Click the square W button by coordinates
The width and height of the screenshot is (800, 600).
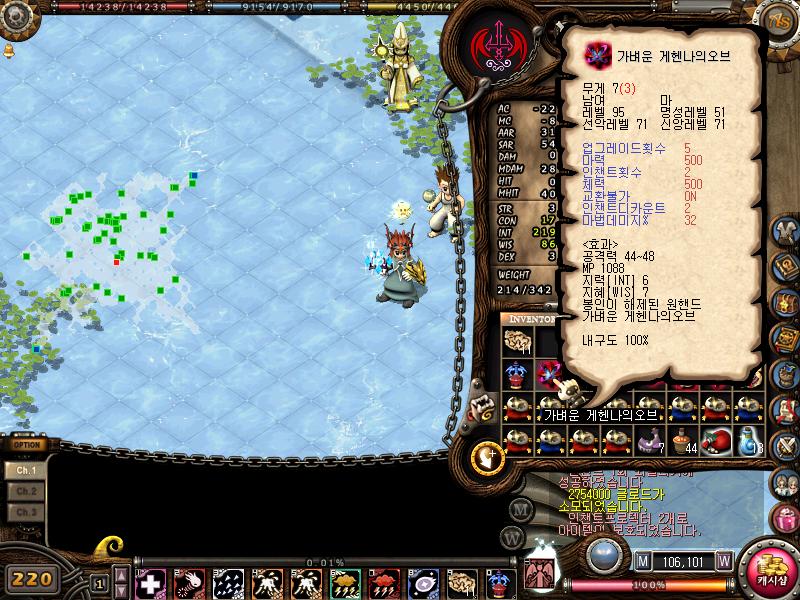[x=723, y=560]
